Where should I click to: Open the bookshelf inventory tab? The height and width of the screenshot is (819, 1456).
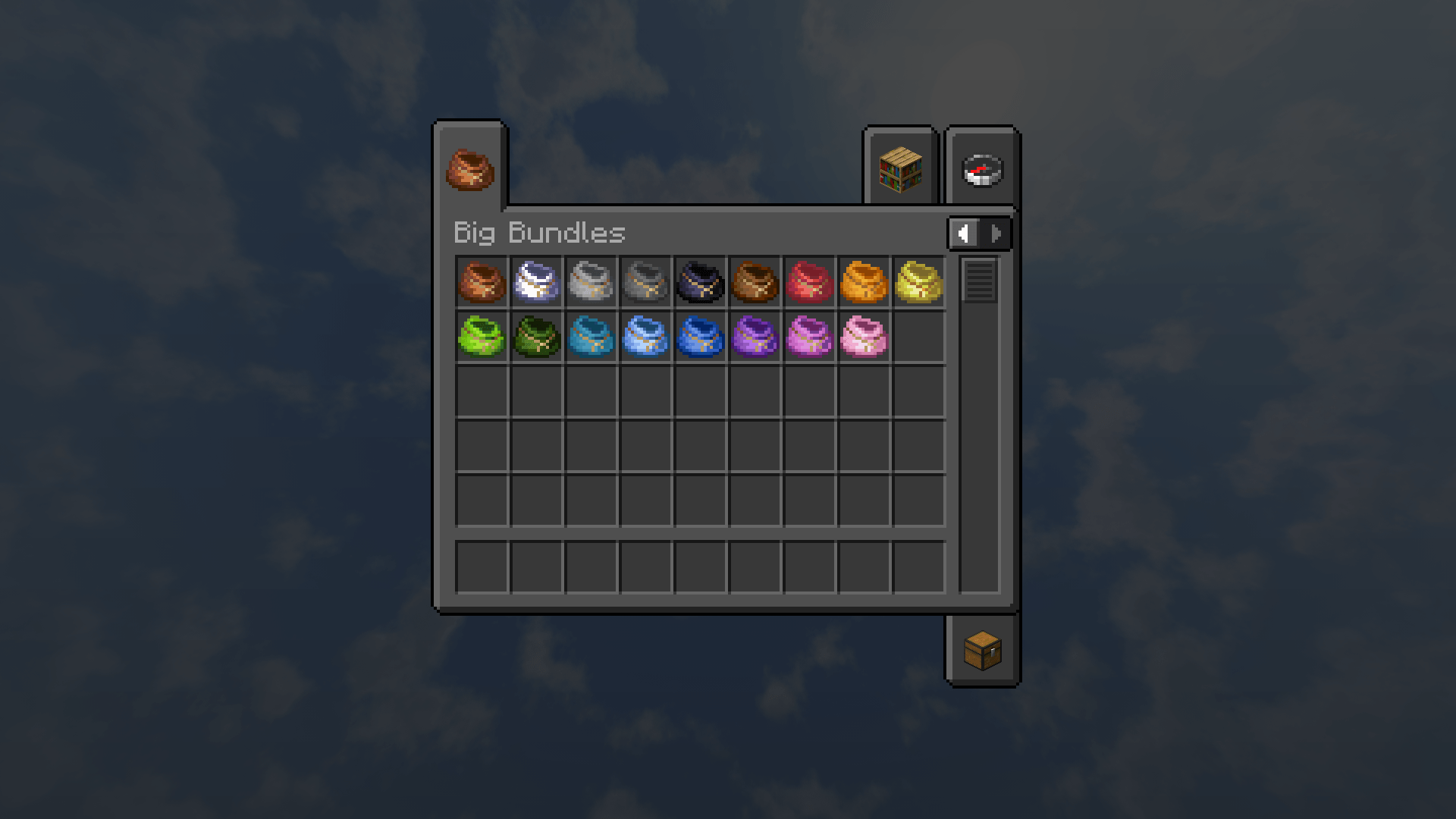899,170
